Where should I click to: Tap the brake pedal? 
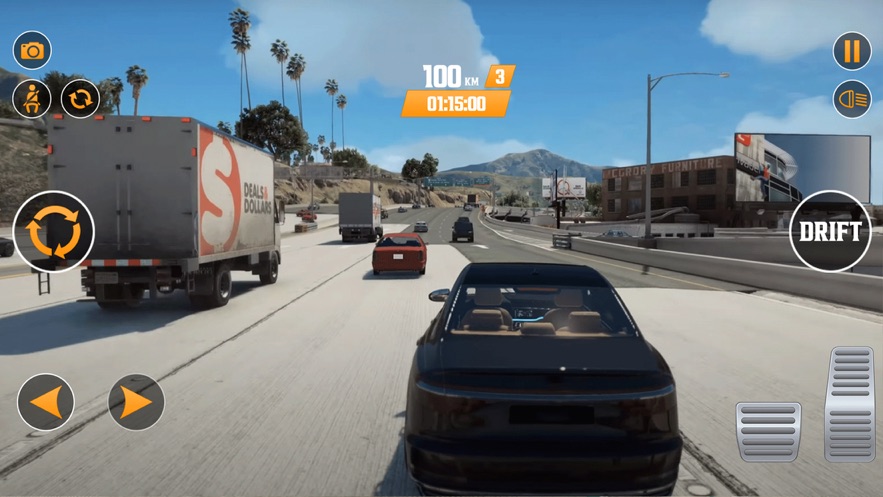pyautogui.click(x=768, y=431)
